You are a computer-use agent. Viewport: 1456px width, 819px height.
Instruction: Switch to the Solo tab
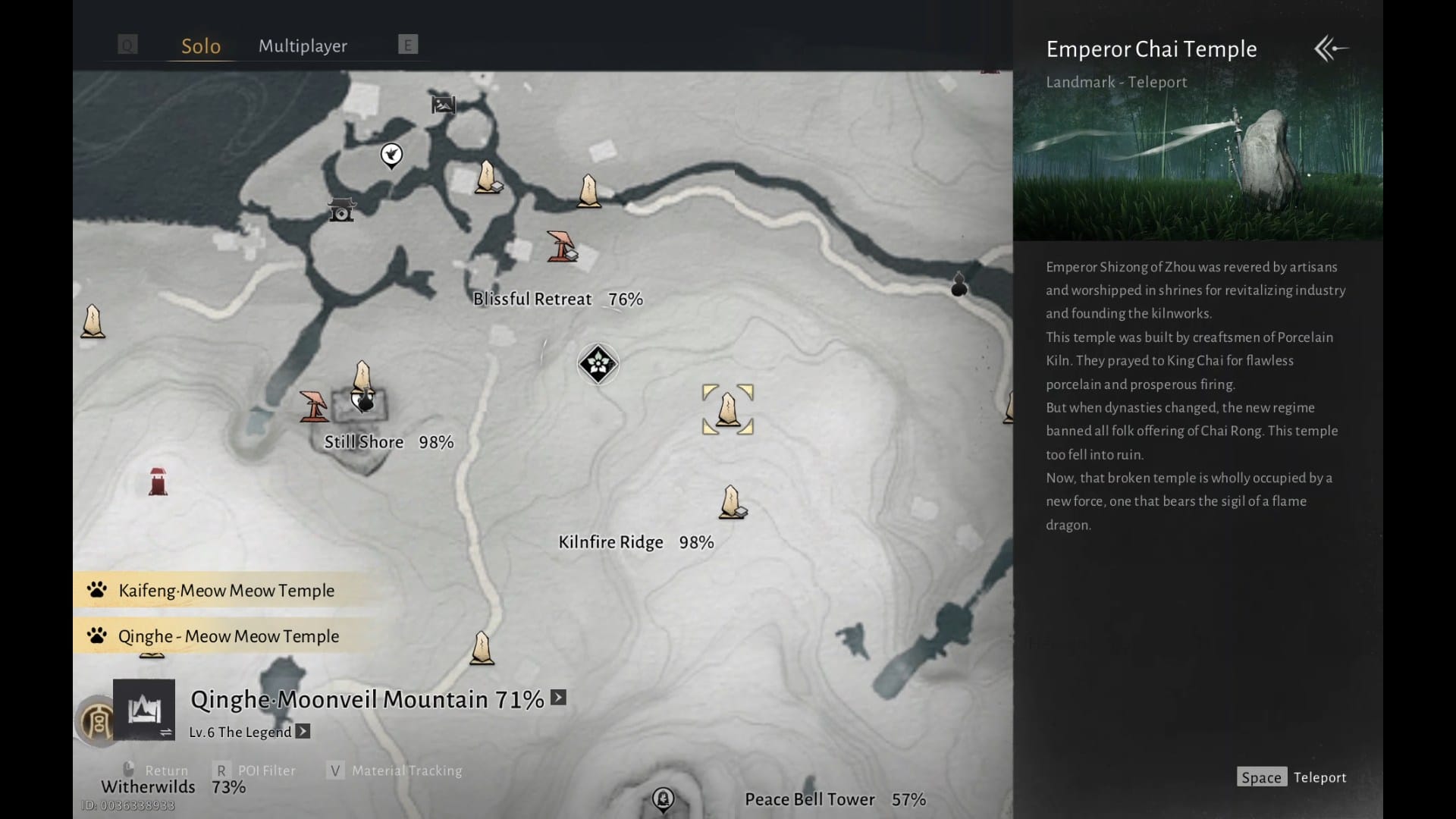[x=201, y=46]
